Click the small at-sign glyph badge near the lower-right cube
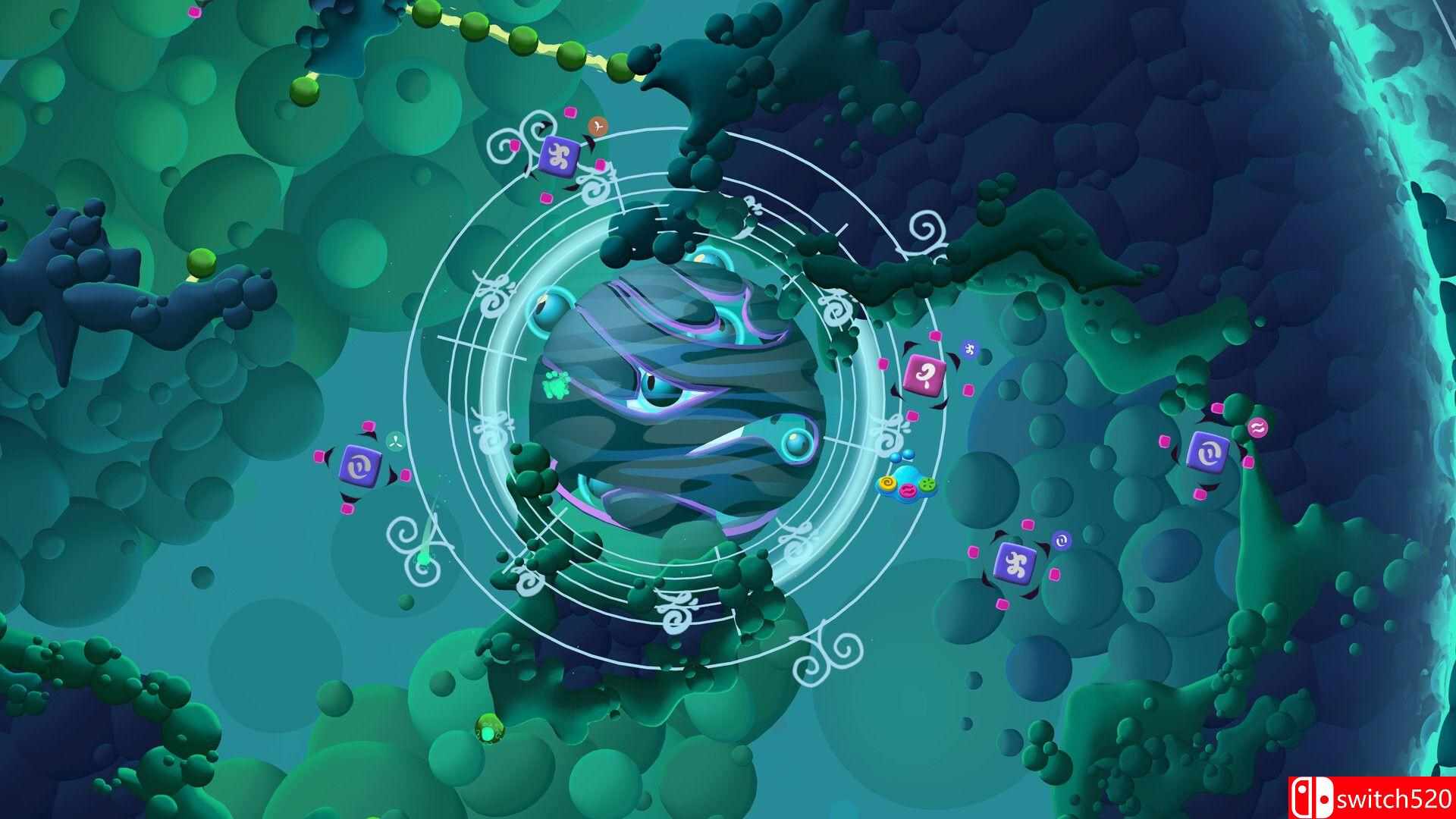 (x=1062, y=541)
